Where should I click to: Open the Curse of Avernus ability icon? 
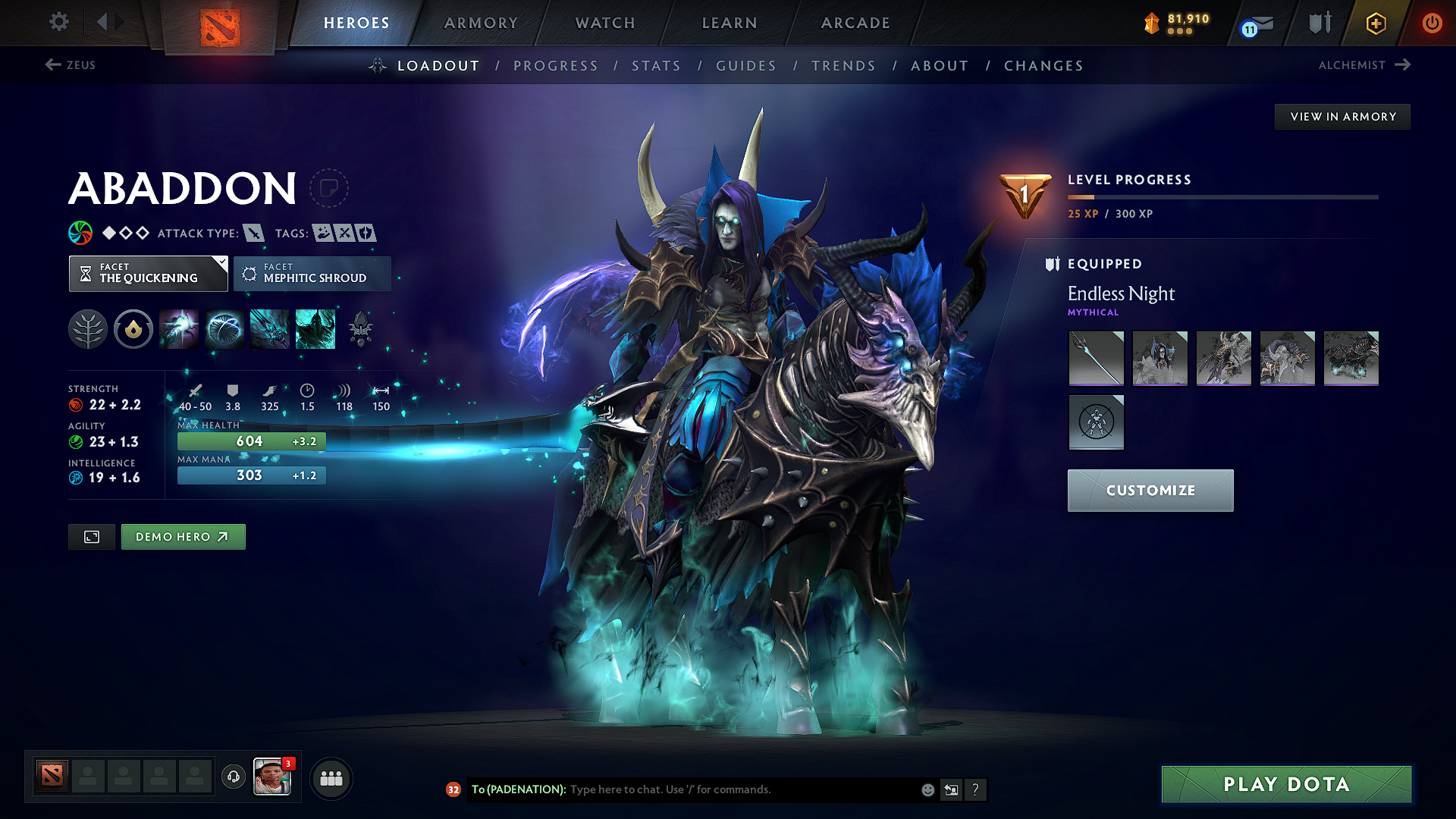point(268,328)
